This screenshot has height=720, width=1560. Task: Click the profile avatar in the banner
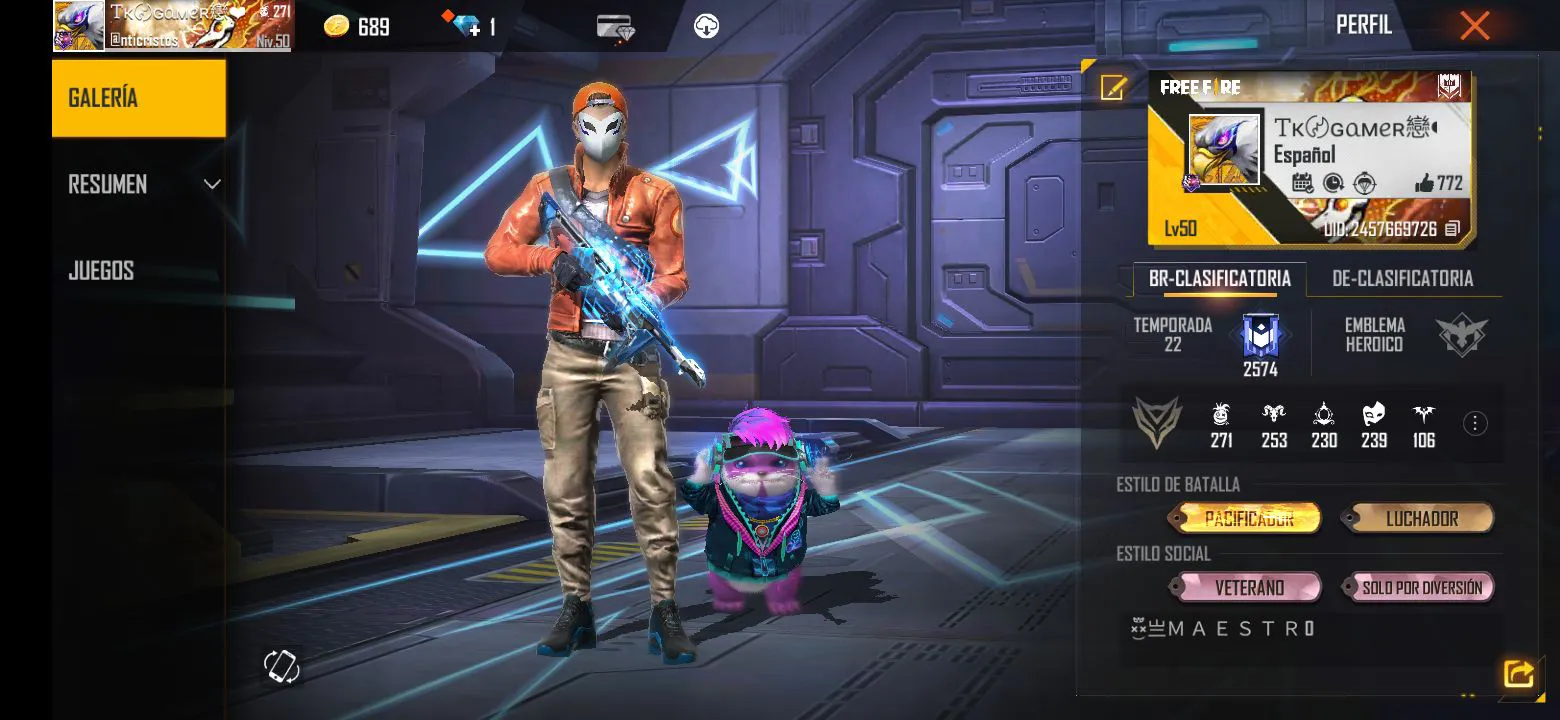click(x=1223, y=149)
